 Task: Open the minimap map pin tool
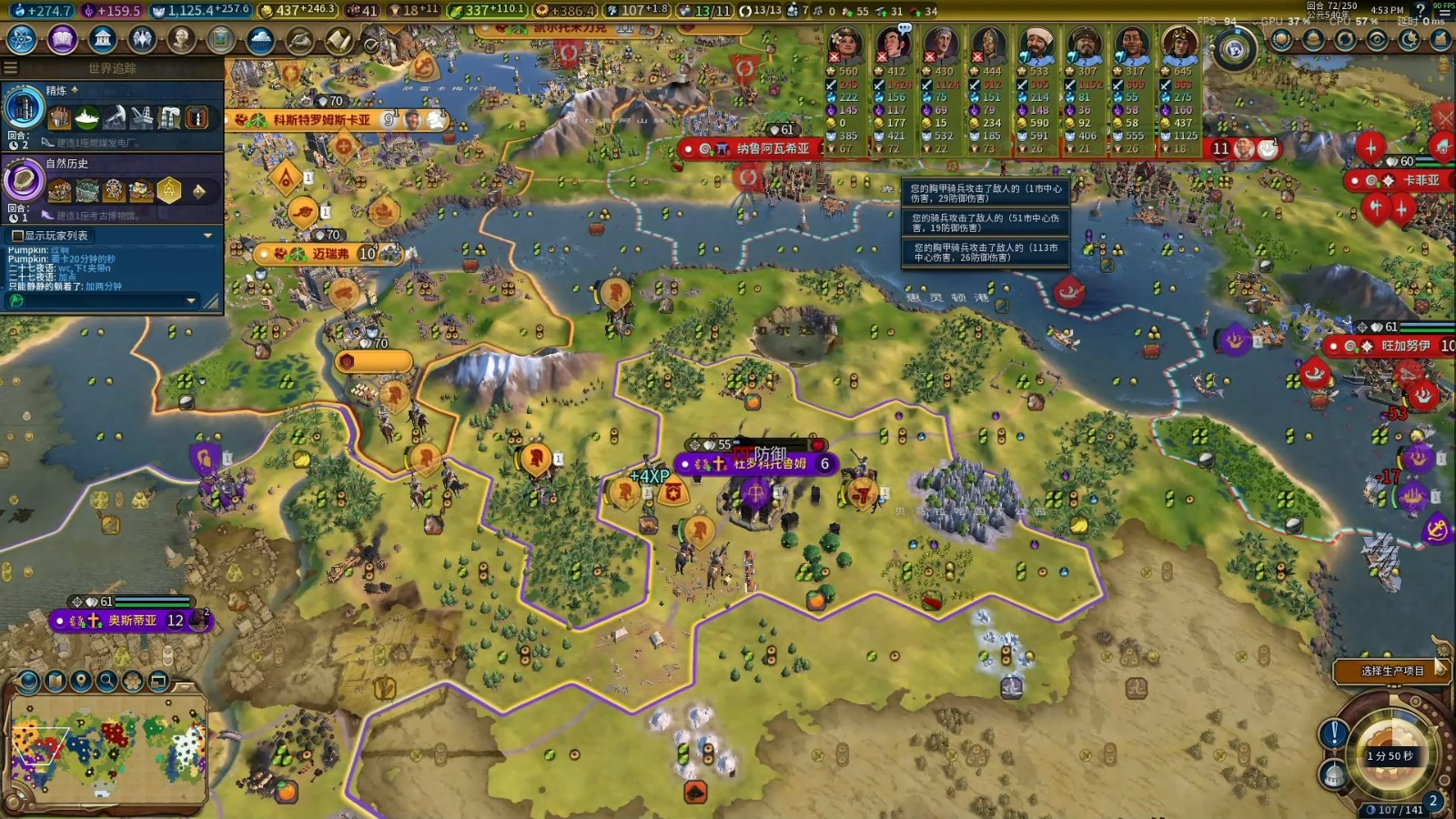tap(81, 681)
